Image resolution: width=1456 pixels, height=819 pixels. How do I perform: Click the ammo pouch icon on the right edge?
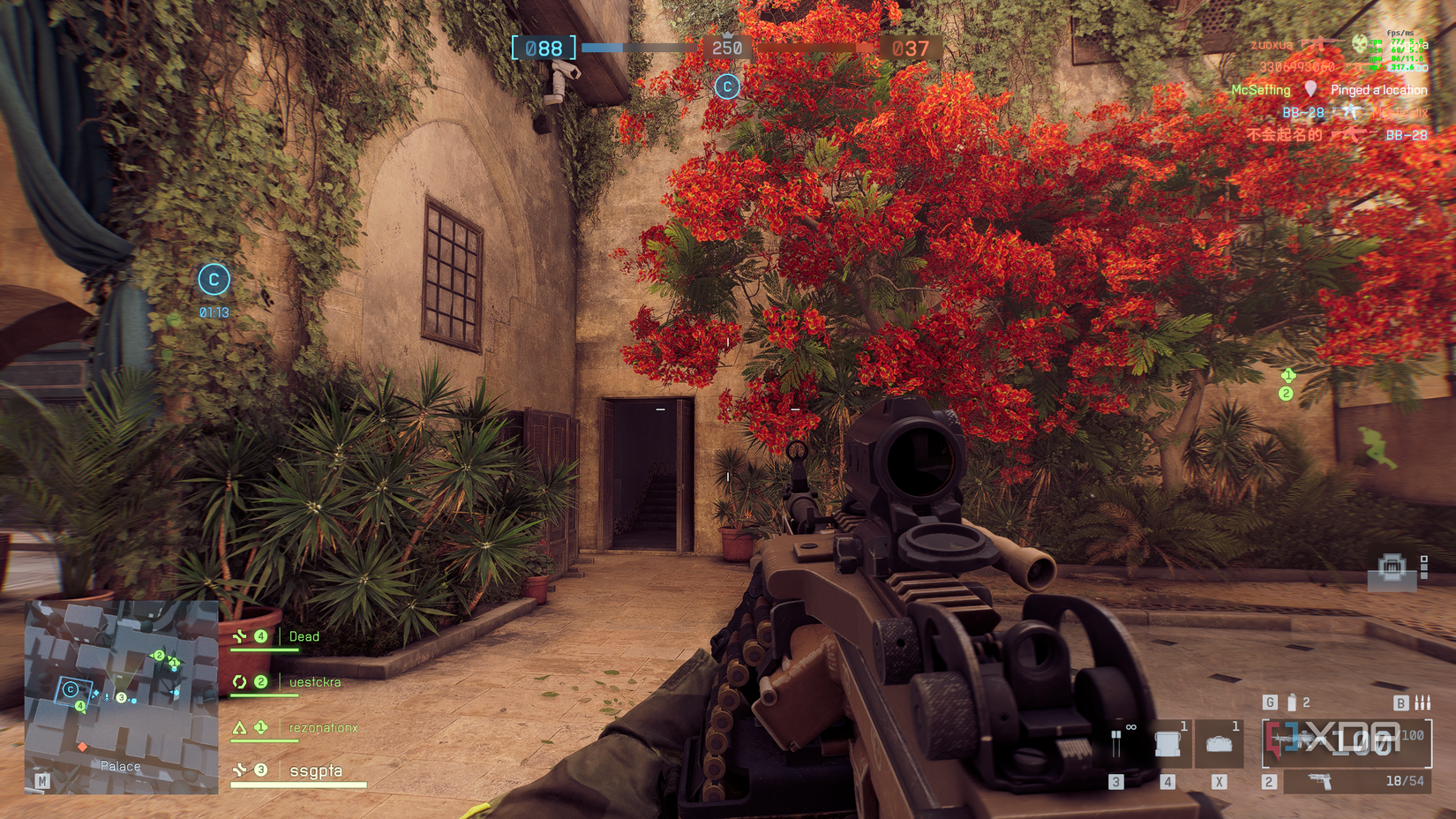[x=1392, y=567]
